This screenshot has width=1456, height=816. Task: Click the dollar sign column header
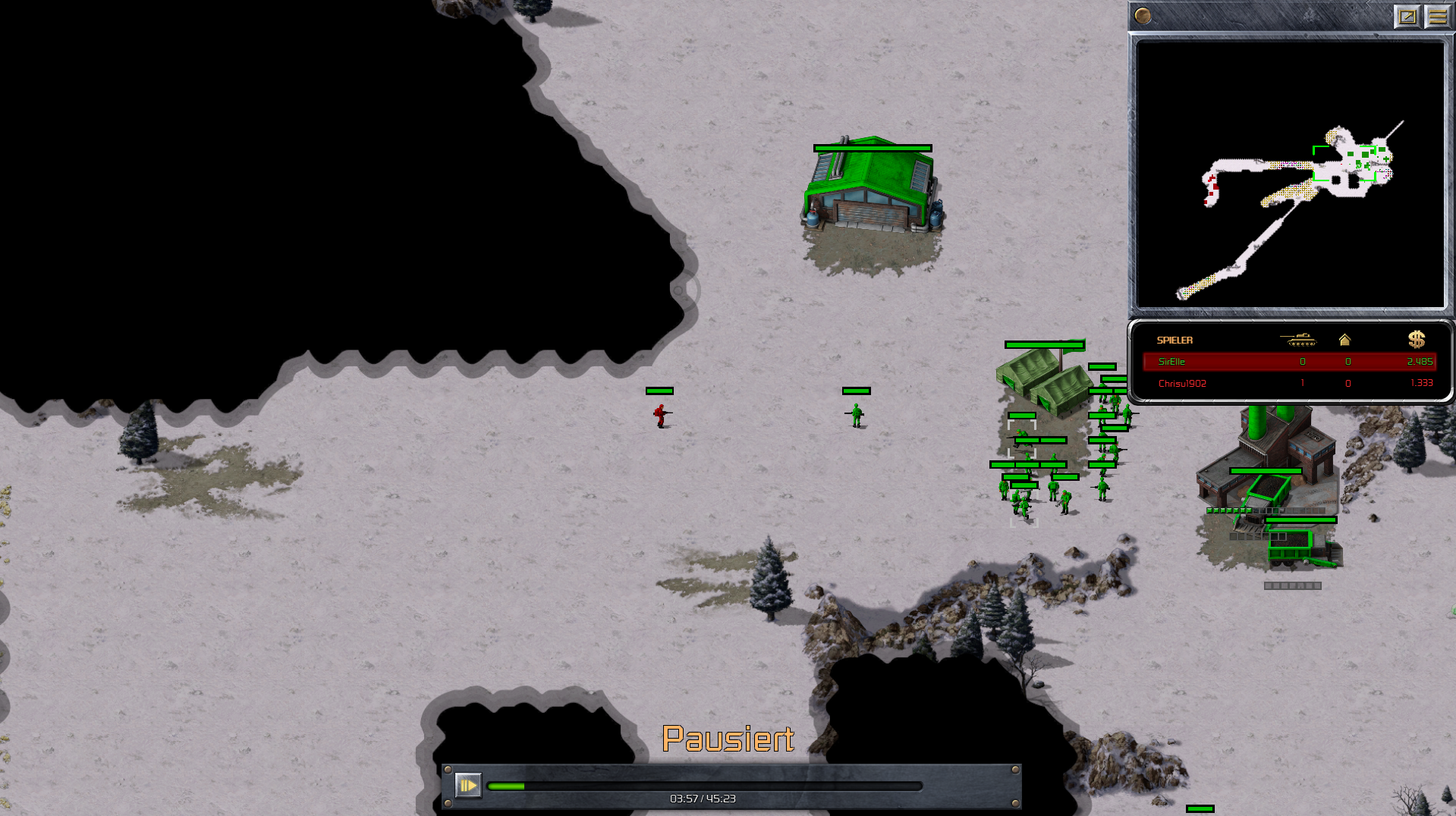[x=1416, y=340]
